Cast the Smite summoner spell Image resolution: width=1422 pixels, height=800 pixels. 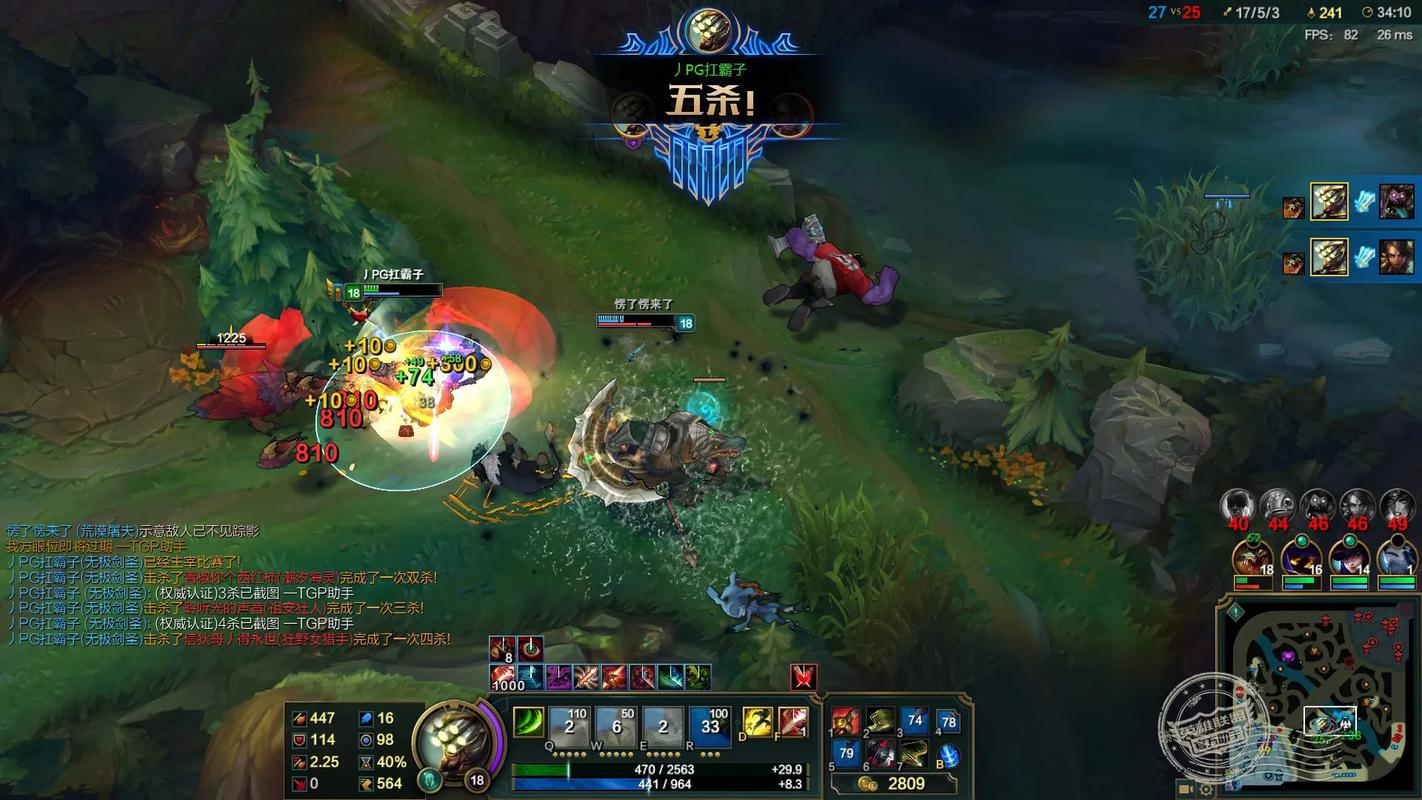(792, 721)
